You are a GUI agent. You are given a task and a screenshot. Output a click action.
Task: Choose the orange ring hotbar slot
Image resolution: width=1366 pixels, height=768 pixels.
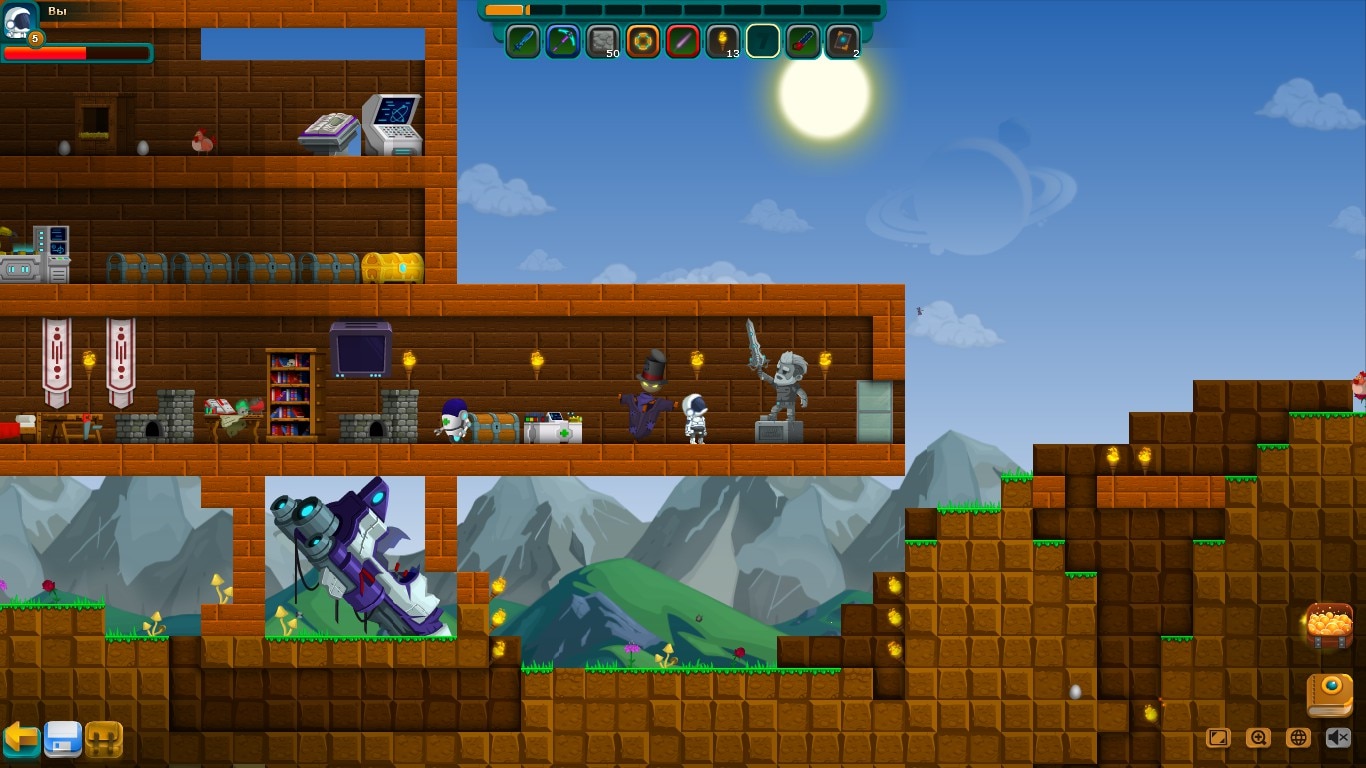coord(643,42)
